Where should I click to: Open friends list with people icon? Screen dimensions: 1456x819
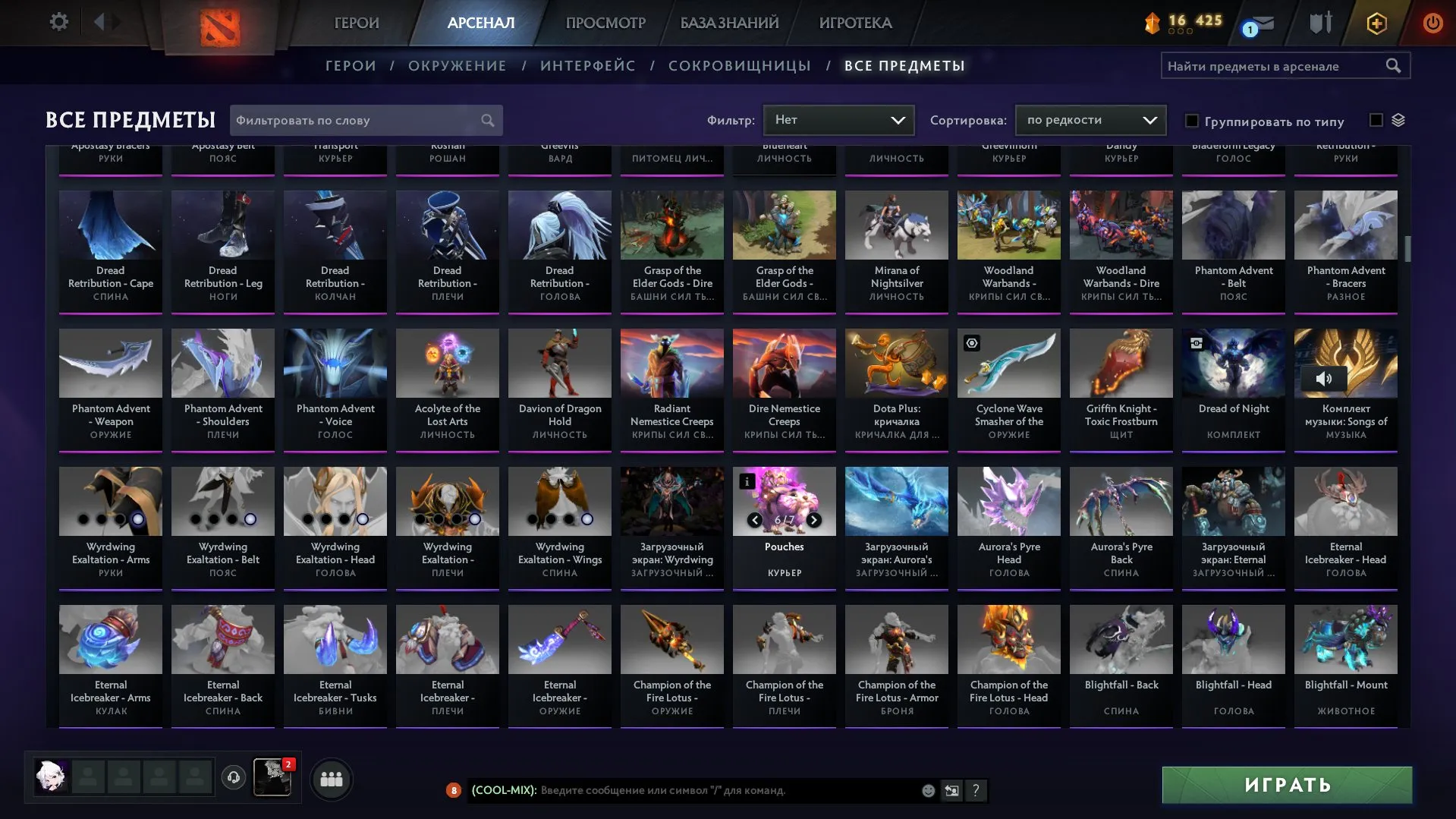331,778
